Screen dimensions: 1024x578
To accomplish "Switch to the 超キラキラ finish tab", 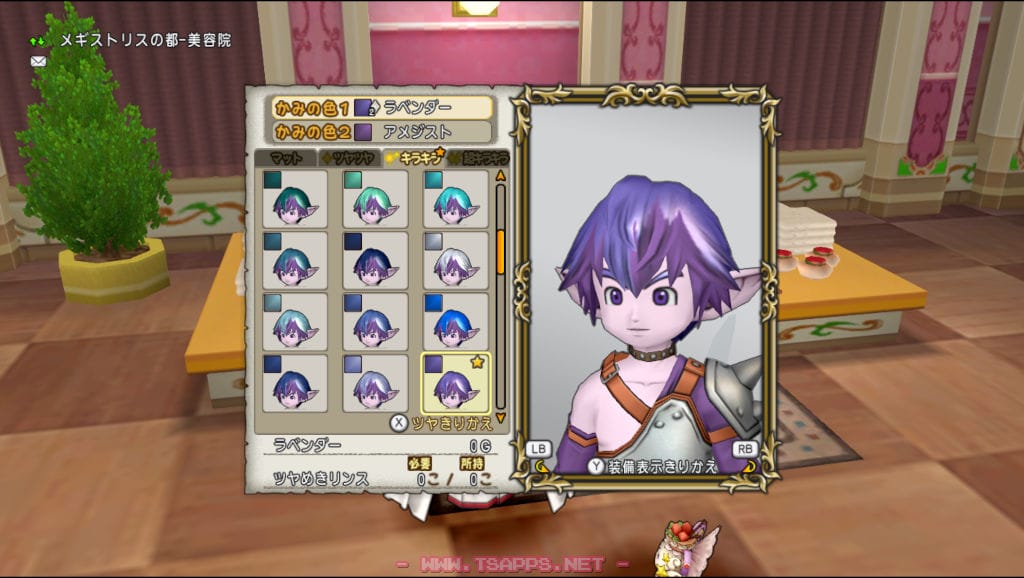I will (480, 157).
